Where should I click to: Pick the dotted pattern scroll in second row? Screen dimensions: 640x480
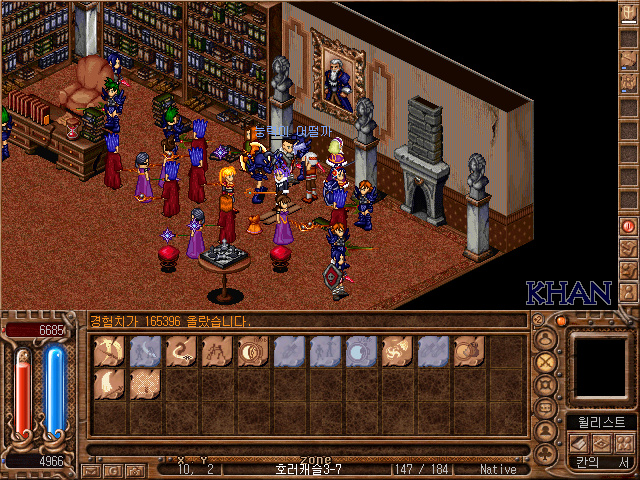click(144, 385)
